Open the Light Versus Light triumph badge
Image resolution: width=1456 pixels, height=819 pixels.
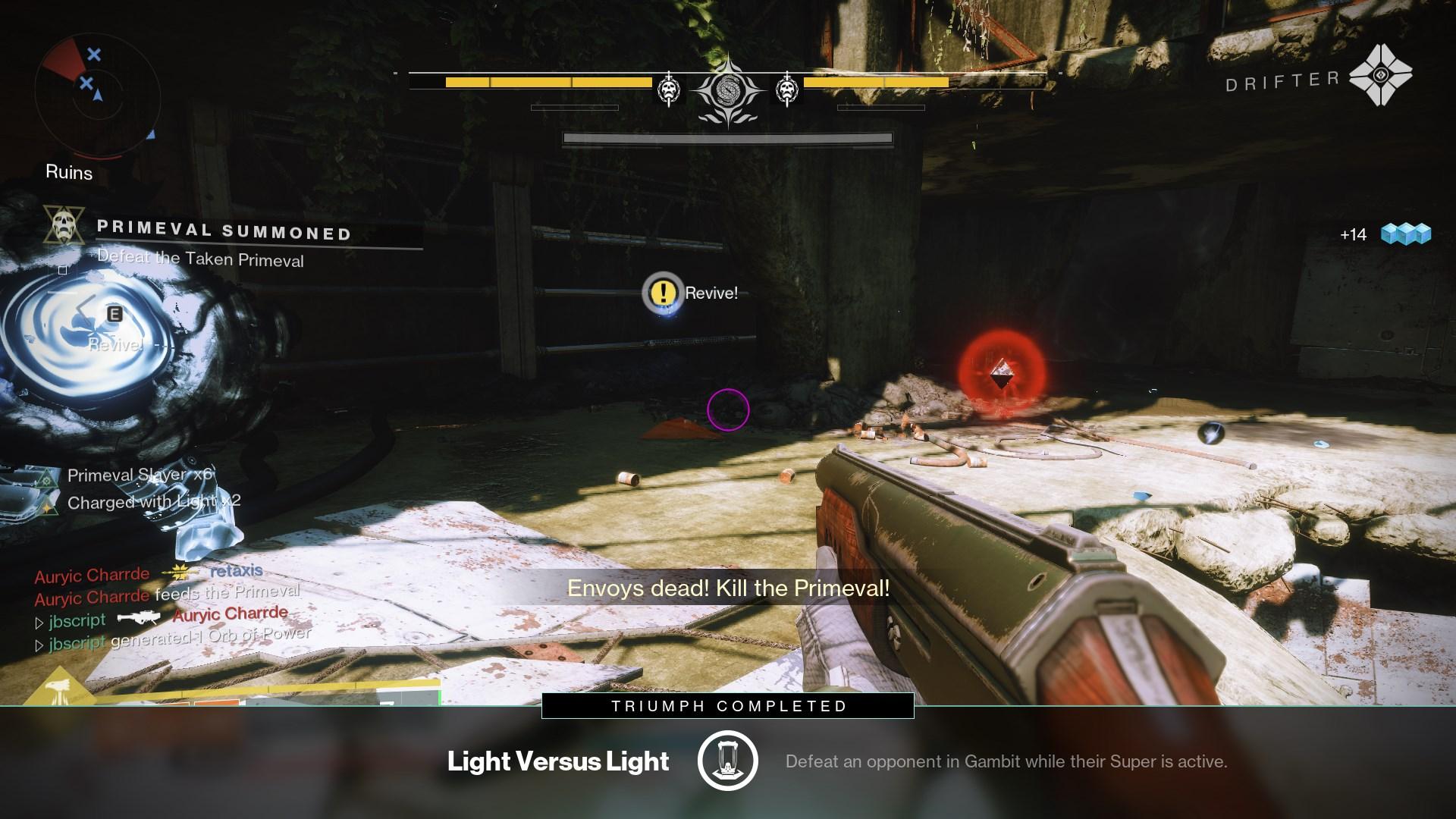727,761
